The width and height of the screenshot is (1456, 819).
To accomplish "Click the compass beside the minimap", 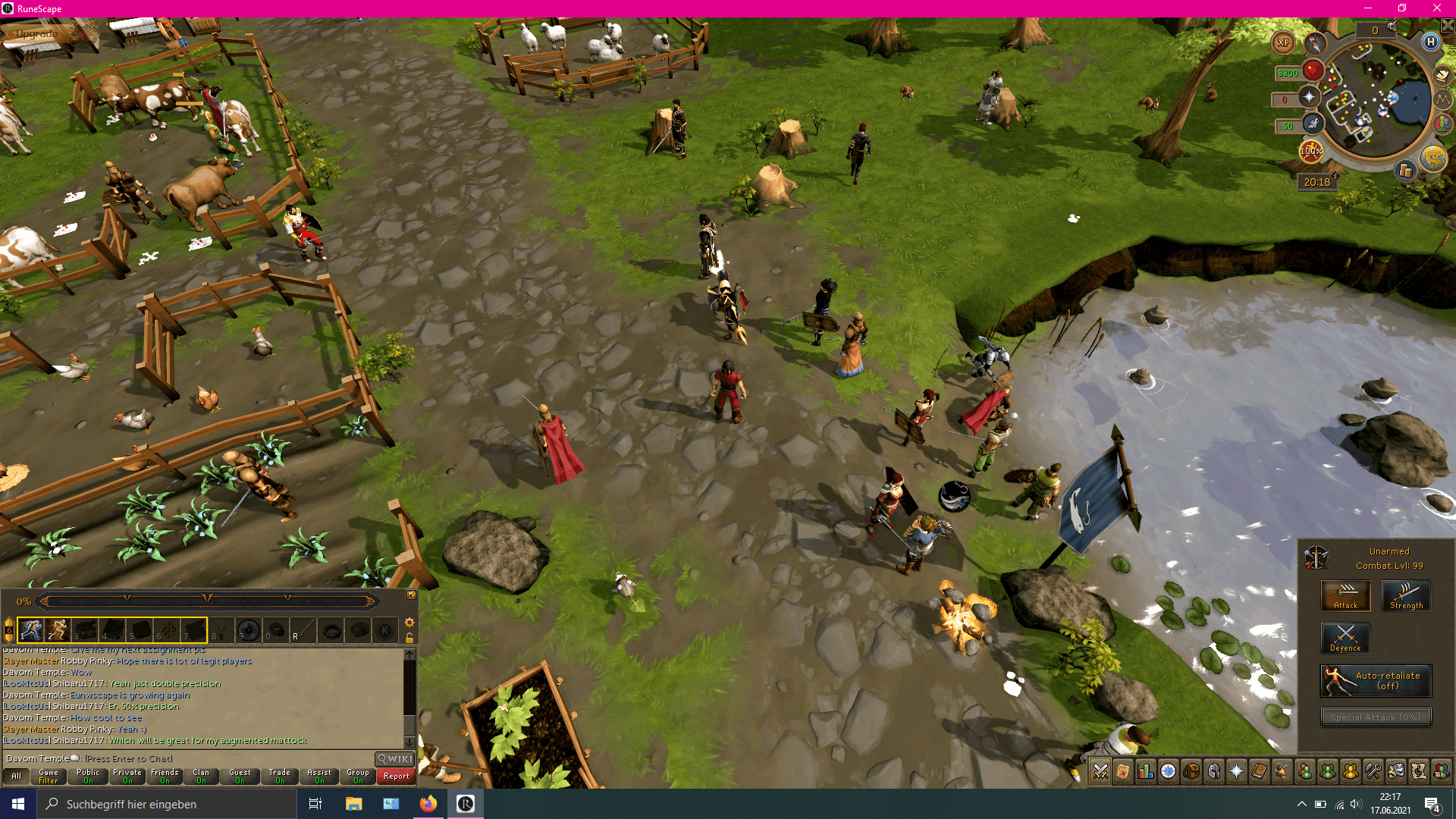I will coord(1315,43).
